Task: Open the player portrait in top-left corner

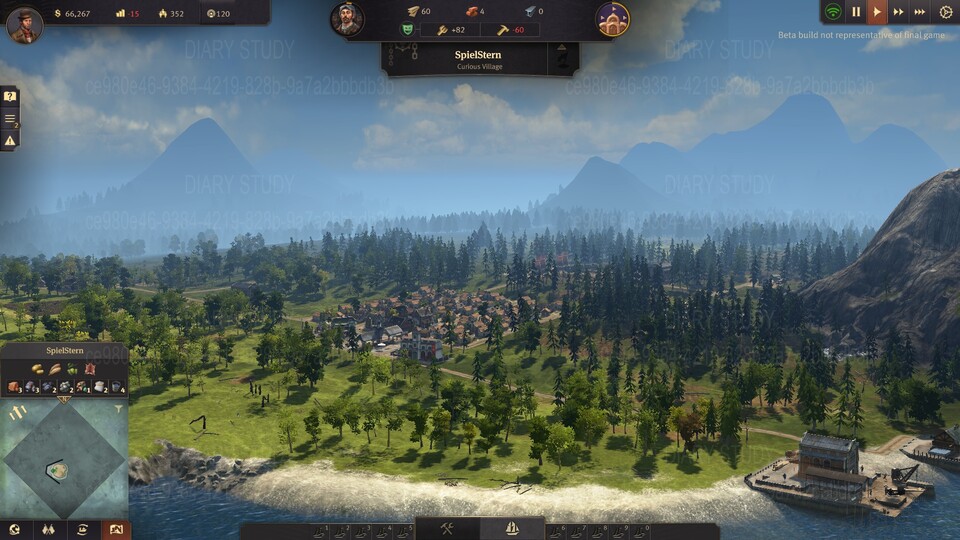Action: [x=24, y=25]
